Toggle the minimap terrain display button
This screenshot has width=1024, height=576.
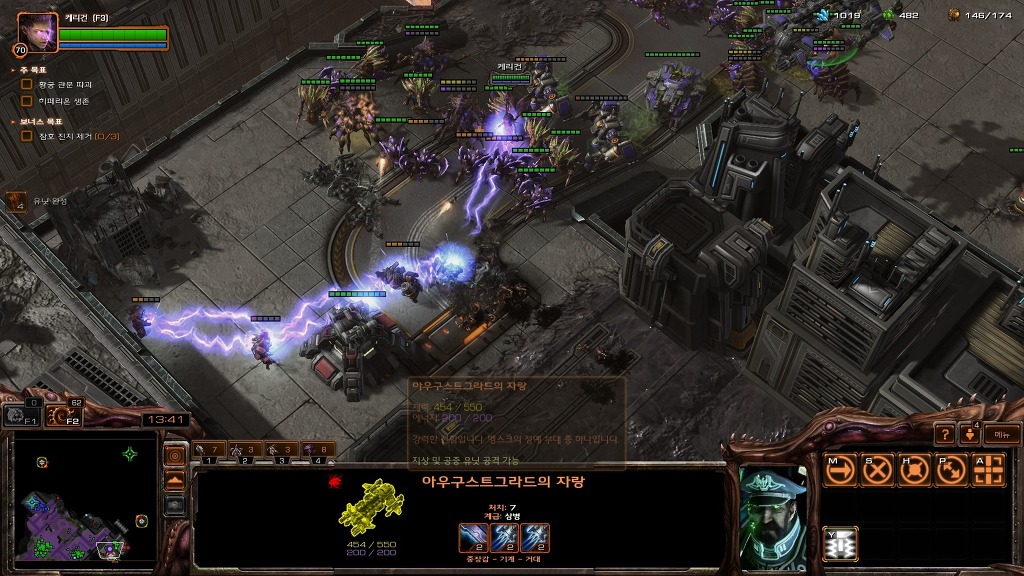174,481
